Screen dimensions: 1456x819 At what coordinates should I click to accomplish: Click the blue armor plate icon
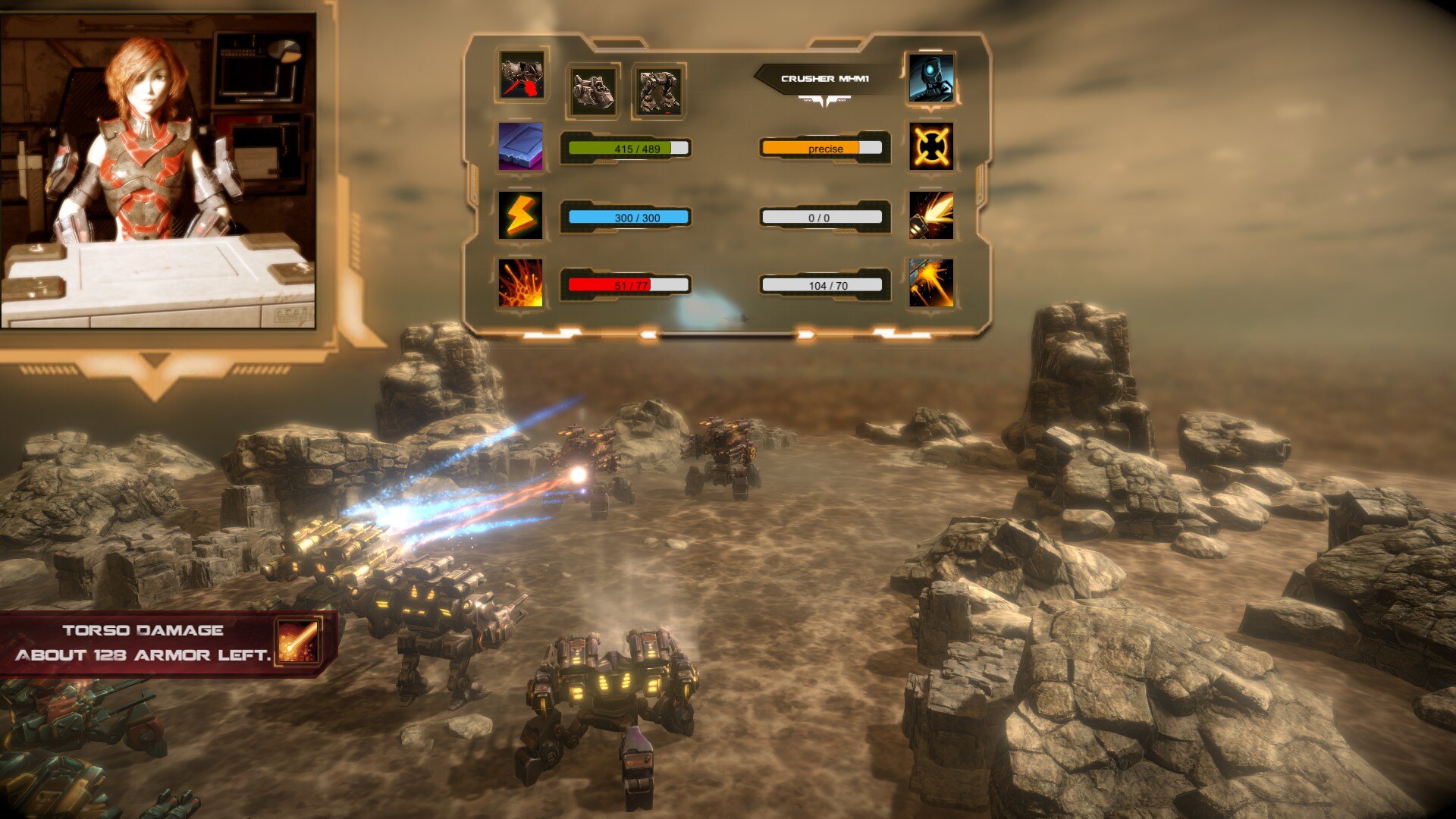520,146
